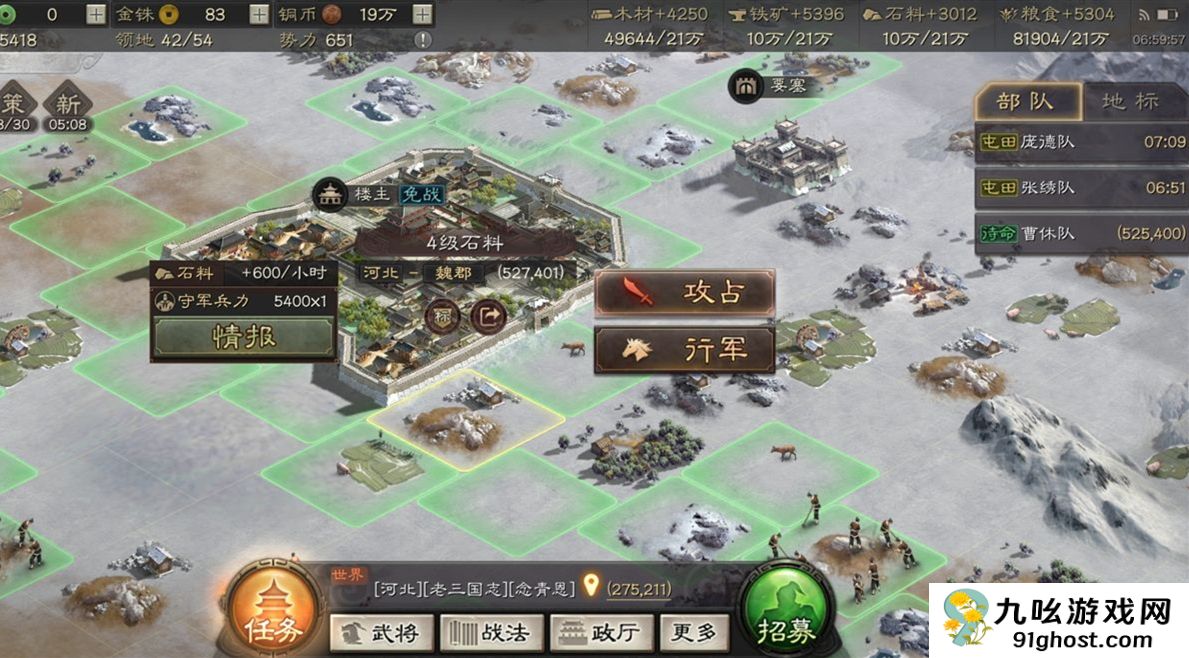The height and width of the screenshot is (658, 1189).
Task: Add 铜币 copper coins with its plus button
Action: pyautogui.click(x=423, y=14)
